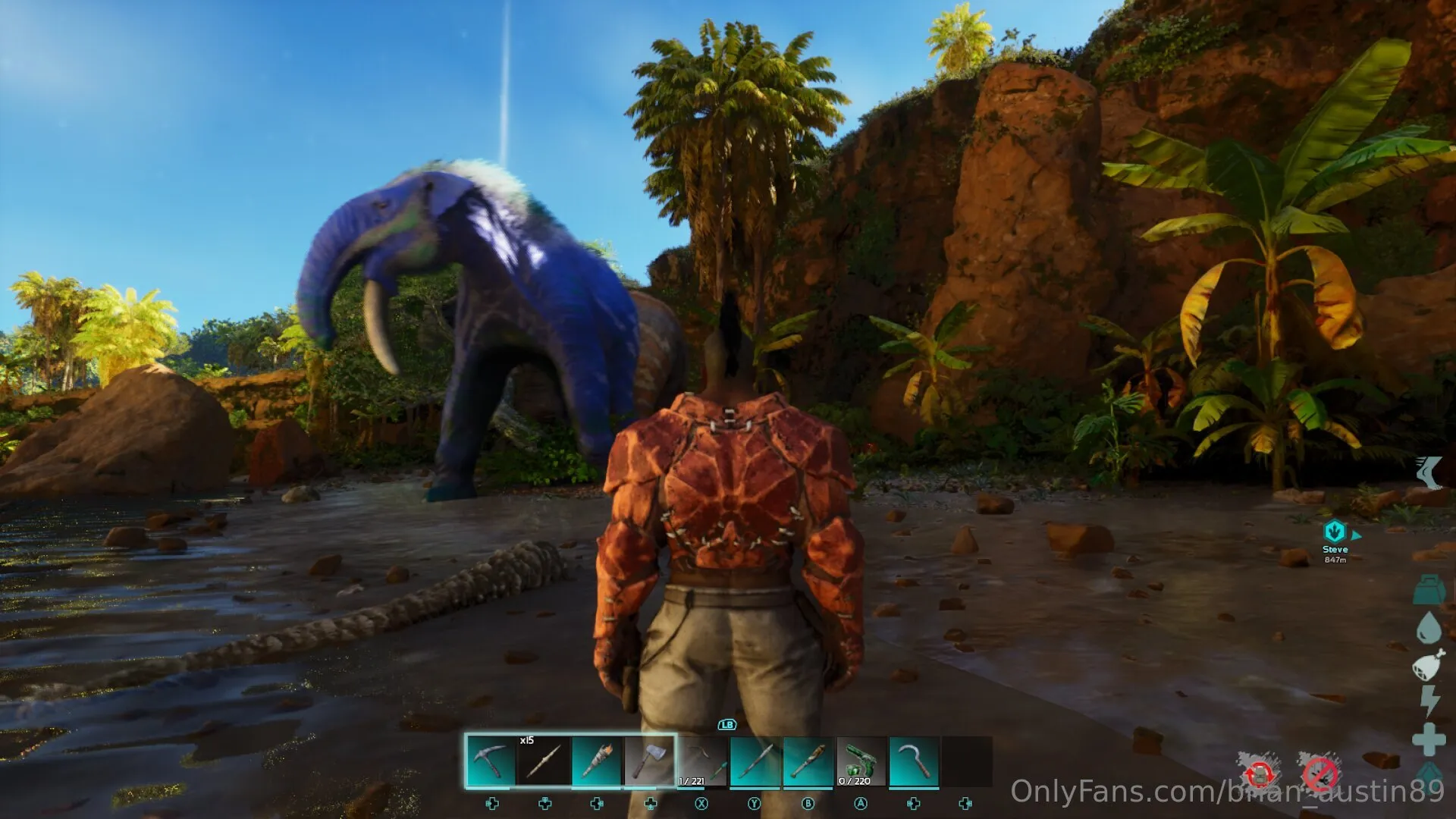Select the pike hotbar slot
Screen dimensions: 1456x819
755,761
